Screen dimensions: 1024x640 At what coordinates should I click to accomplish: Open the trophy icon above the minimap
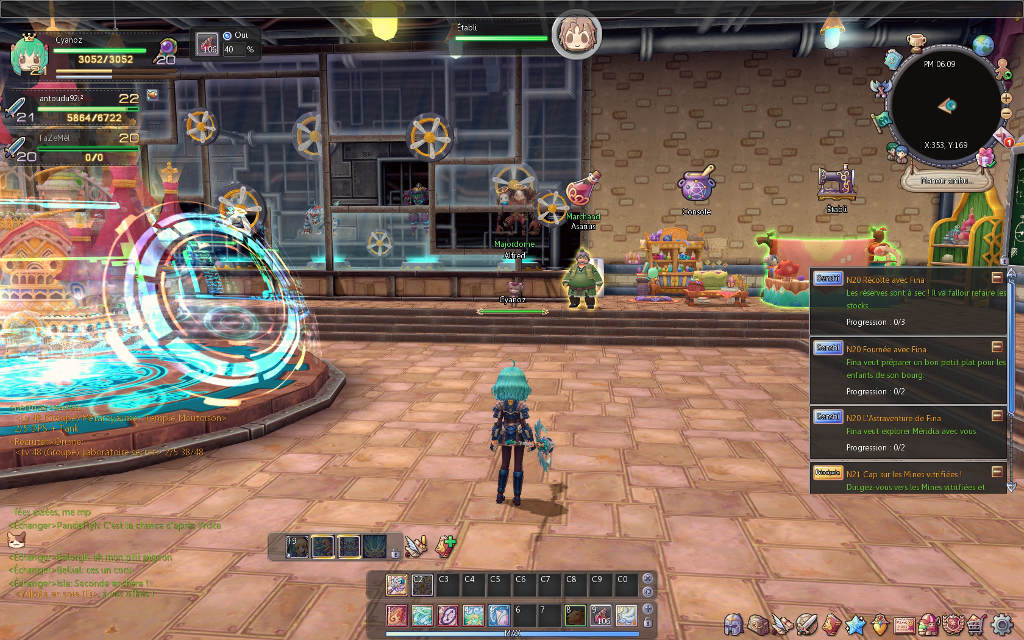coord(917,43)
